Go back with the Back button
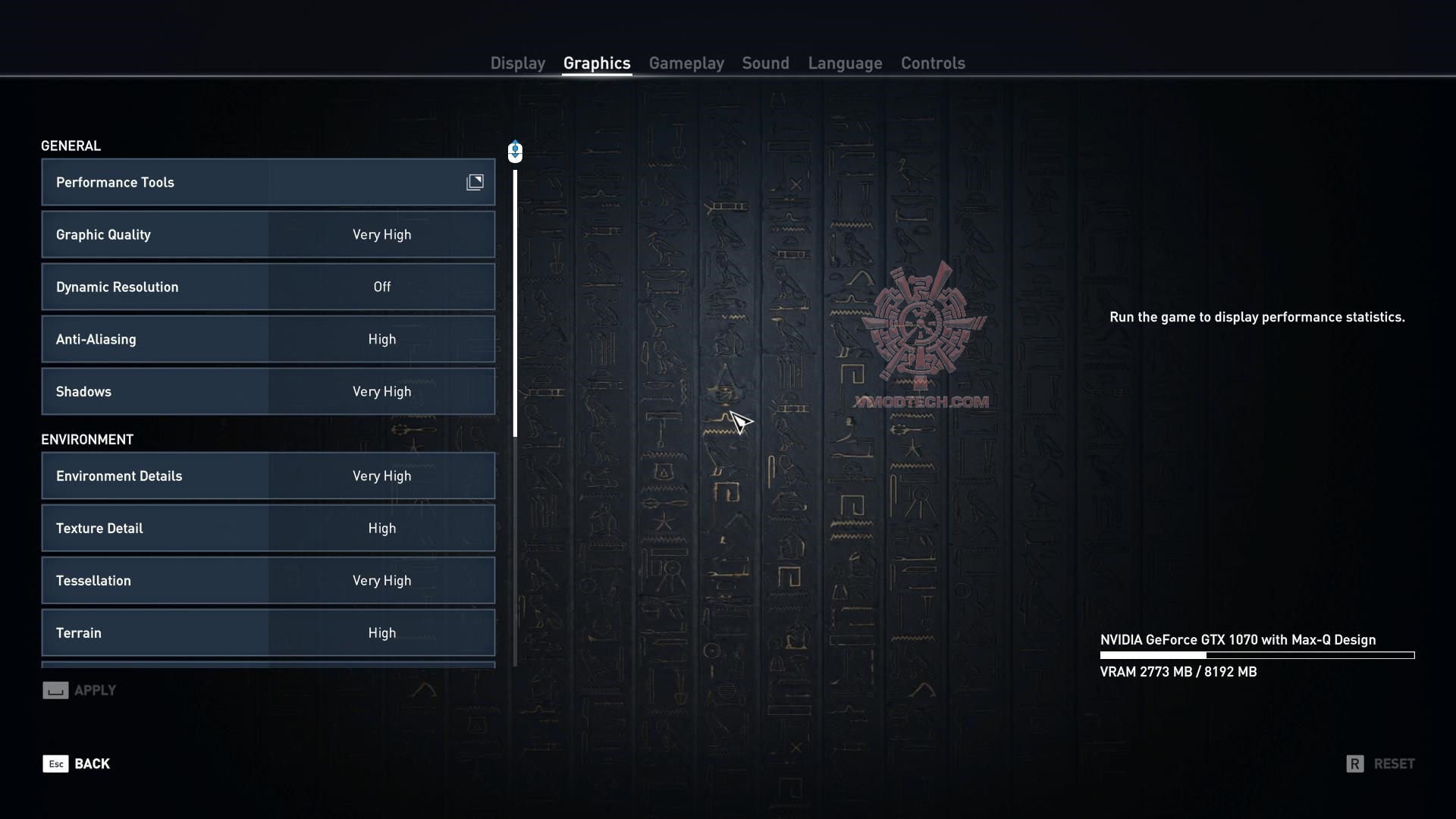Image resolution: width=1456 pixels, height=819 pixels. 77,764
